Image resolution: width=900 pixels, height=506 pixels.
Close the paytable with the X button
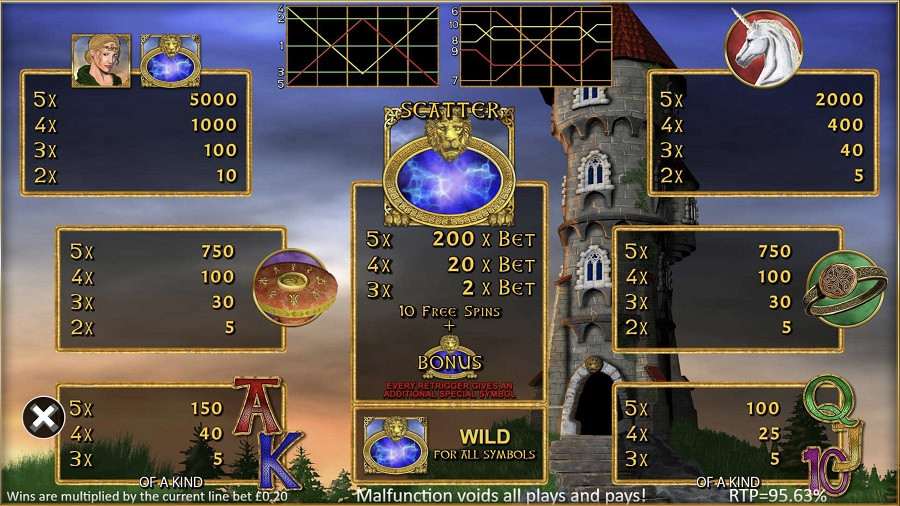43,417
